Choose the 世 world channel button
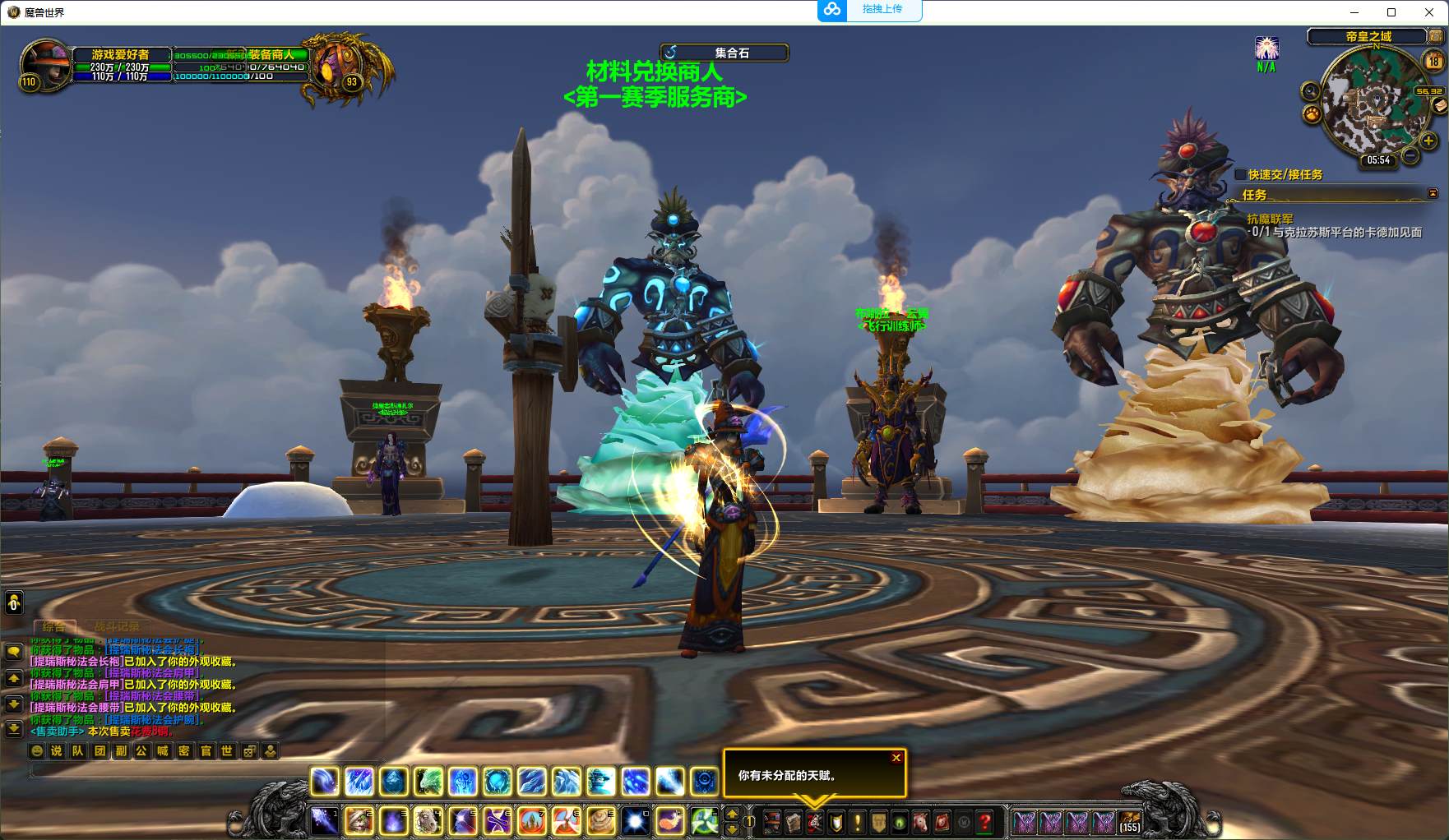 click(227, 750)
